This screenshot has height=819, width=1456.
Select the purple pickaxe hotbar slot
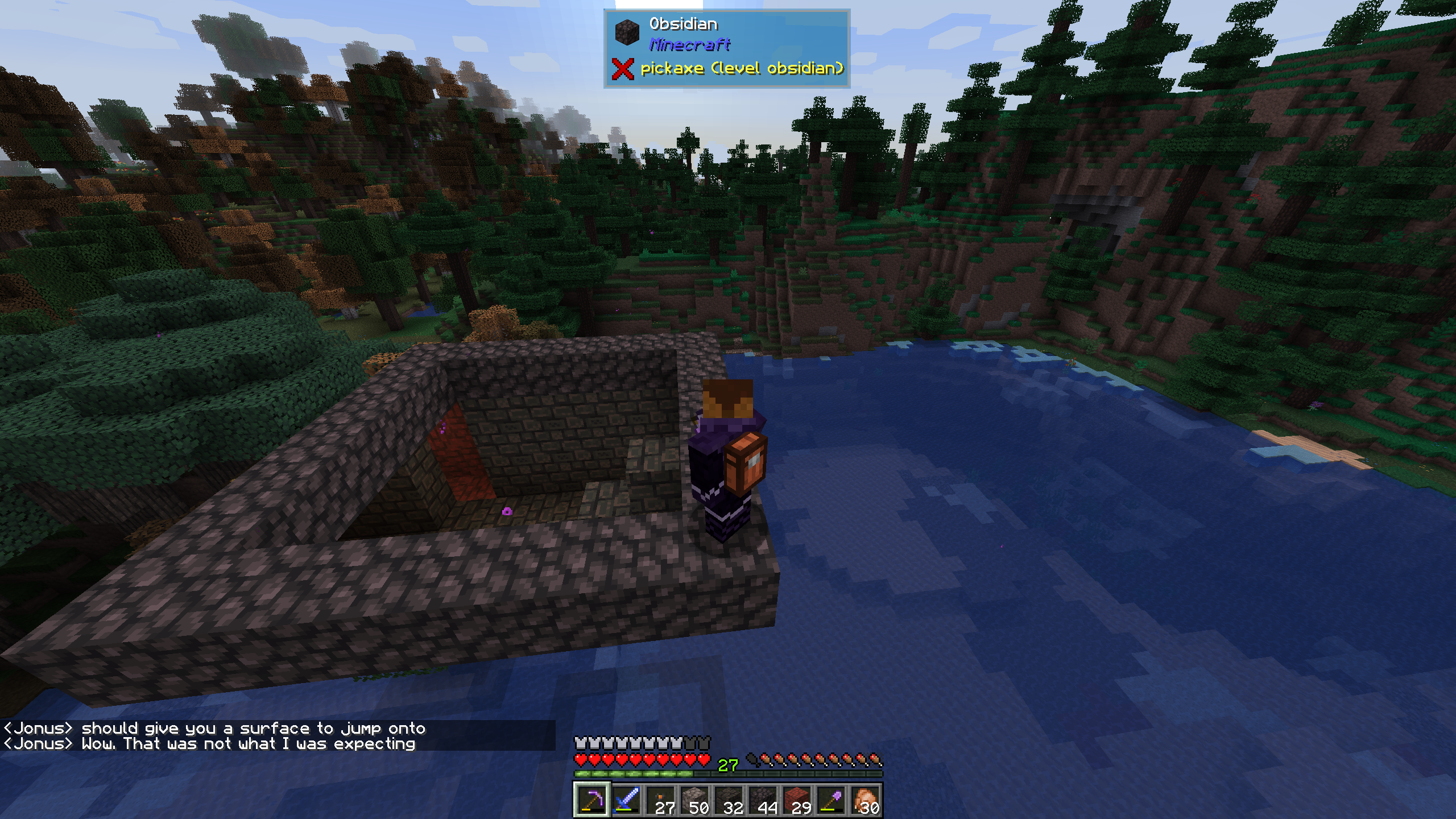point(591,800)
